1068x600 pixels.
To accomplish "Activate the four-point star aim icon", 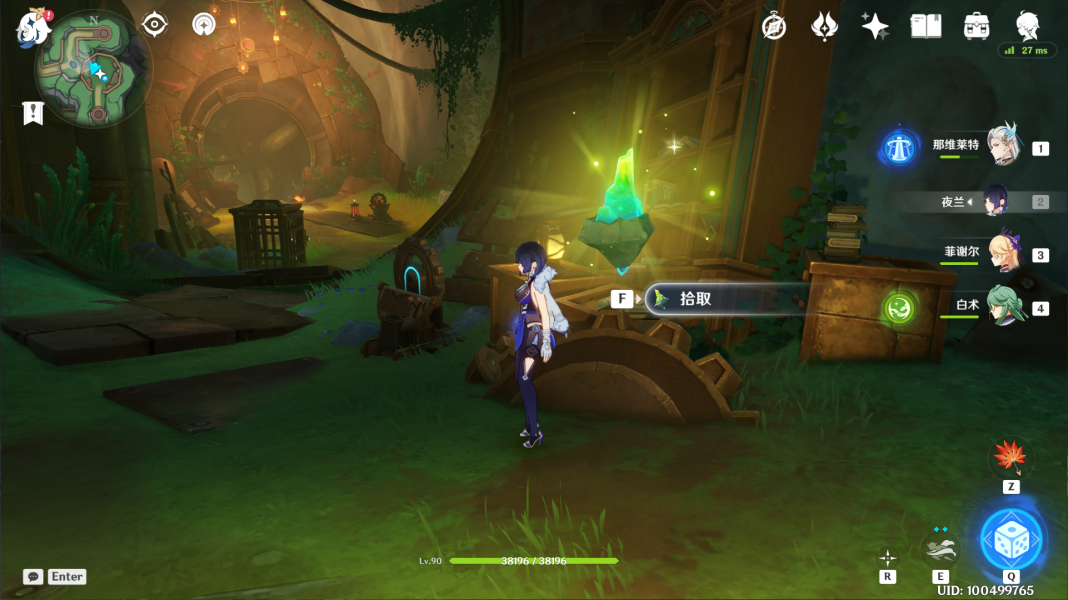I will [887, 557].
